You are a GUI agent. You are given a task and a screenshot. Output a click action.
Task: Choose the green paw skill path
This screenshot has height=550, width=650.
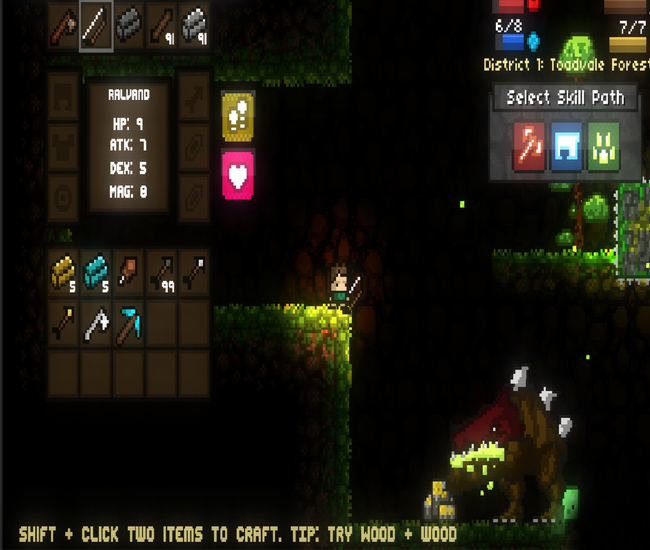pos(603,147)
